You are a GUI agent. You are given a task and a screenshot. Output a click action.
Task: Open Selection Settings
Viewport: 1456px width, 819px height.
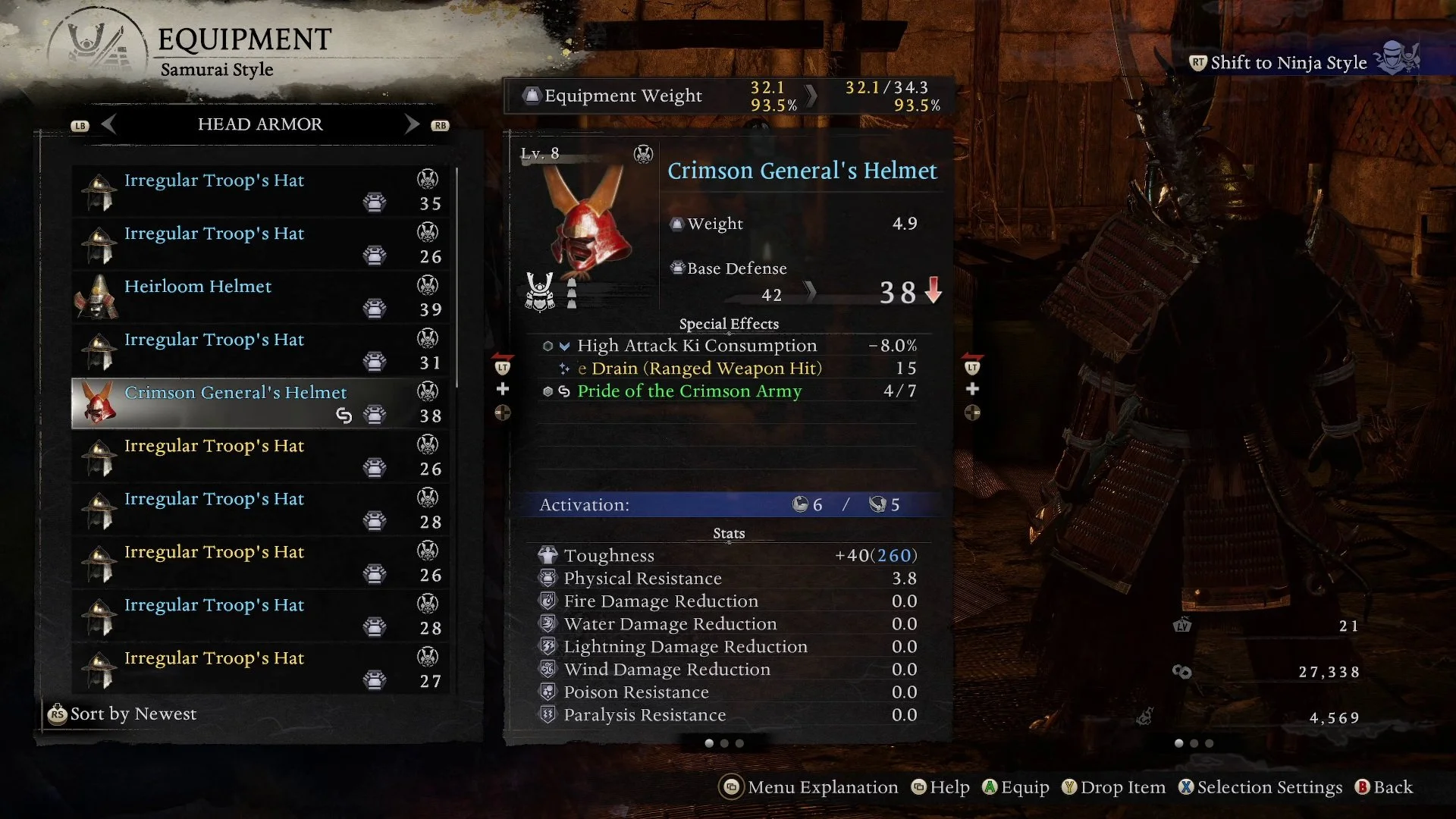pyautogui.click(x=1260, y=788)
